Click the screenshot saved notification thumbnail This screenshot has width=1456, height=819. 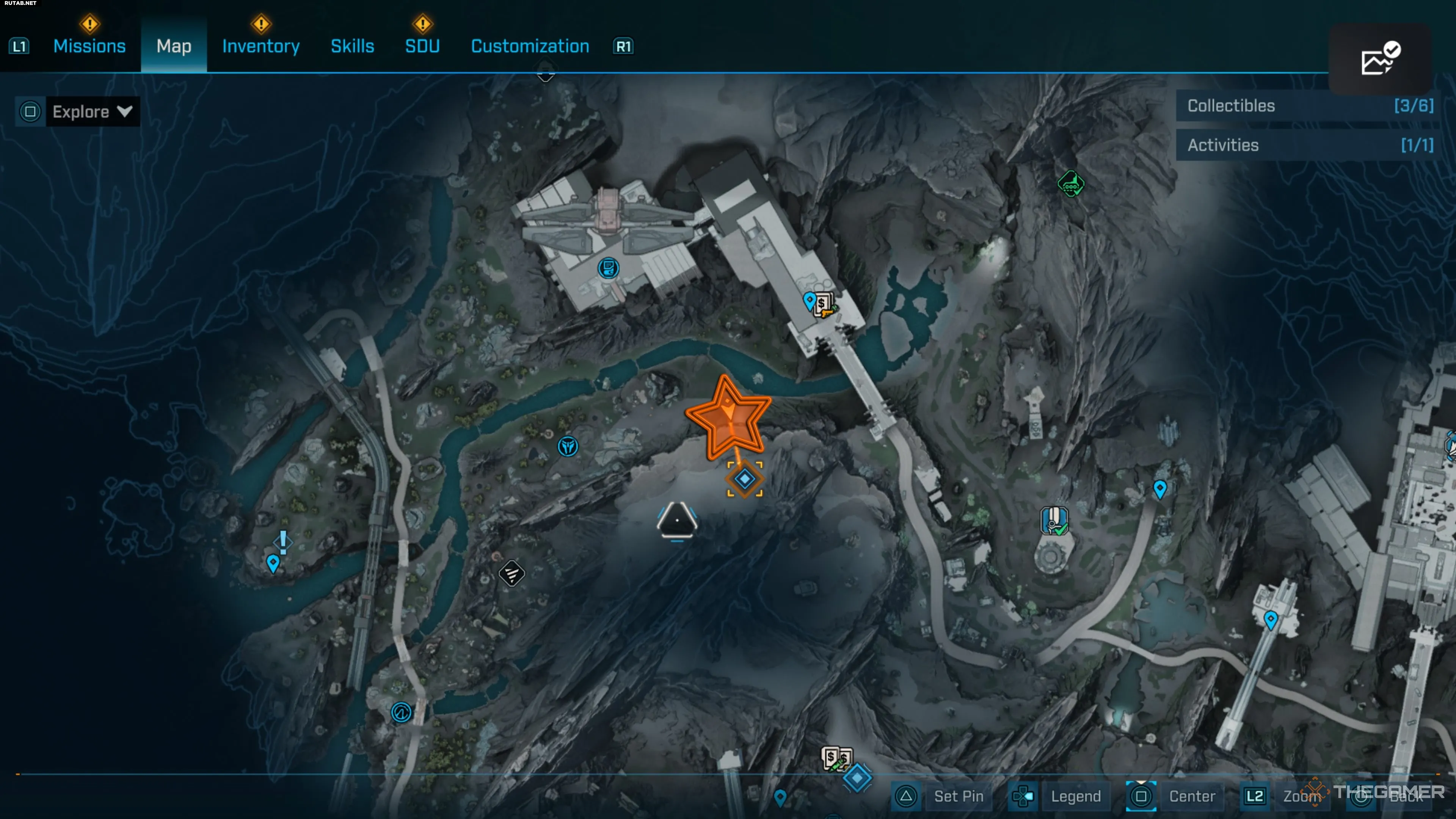[1380, 59]
